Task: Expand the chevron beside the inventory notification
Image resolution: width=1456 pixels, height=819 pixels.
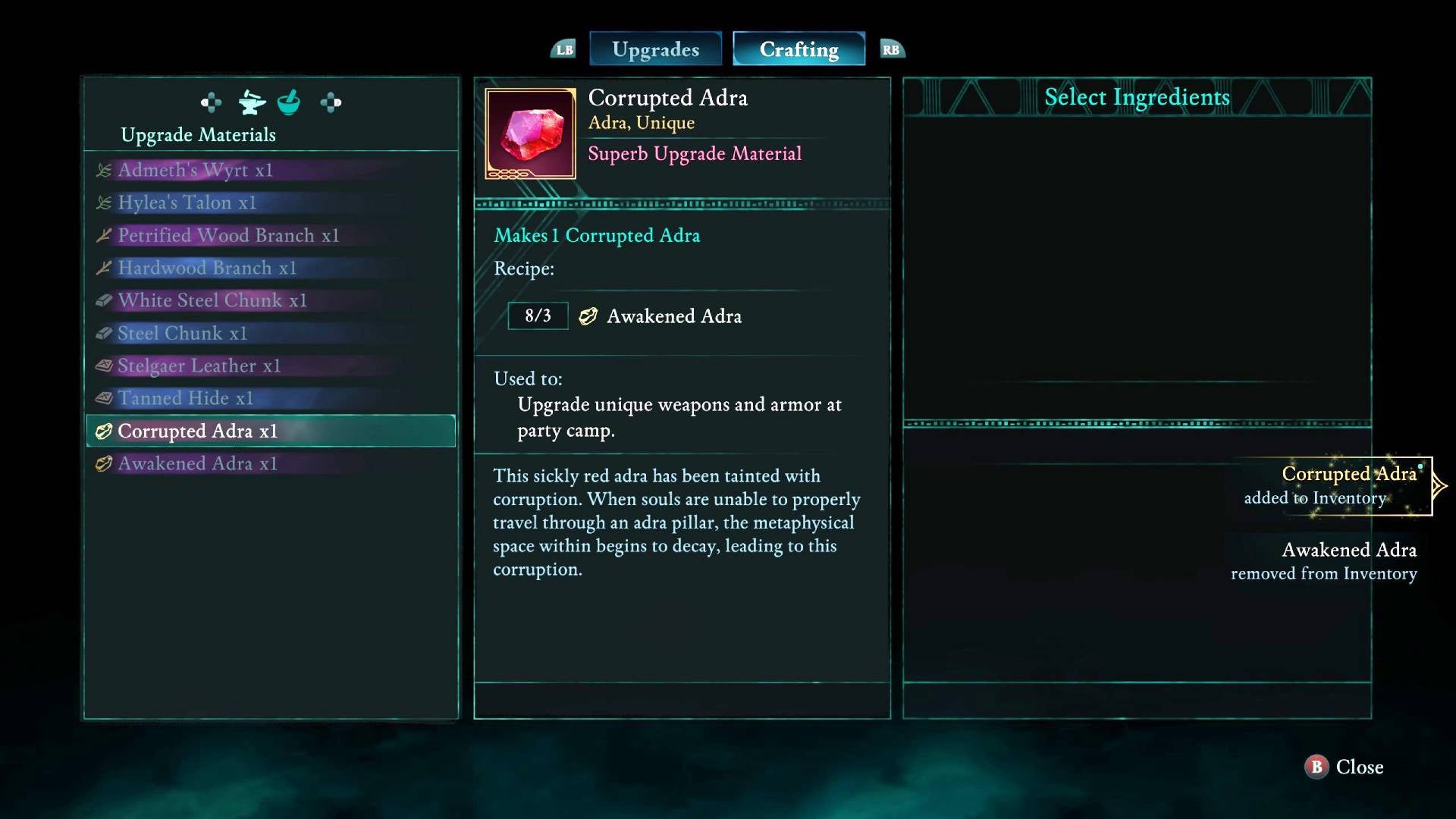Action: click(x=1436, y=485)
